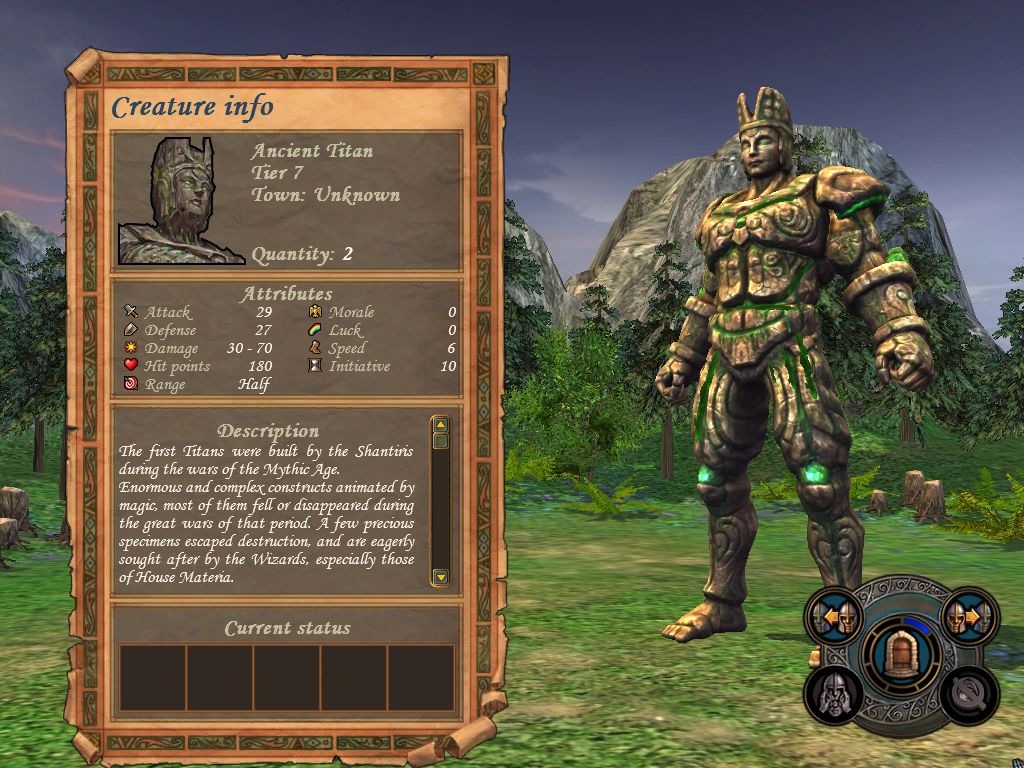Viewport: 1024px width, 768px height.
Task: Close creature info via the wooden door button
Action: point(902,654)
